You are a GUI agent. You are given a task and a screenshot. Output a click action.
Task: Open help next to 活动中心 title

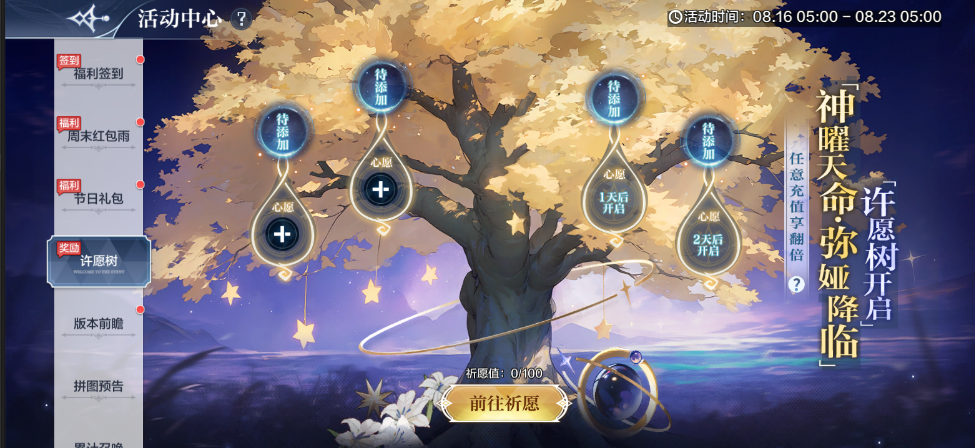coord(240,19)
